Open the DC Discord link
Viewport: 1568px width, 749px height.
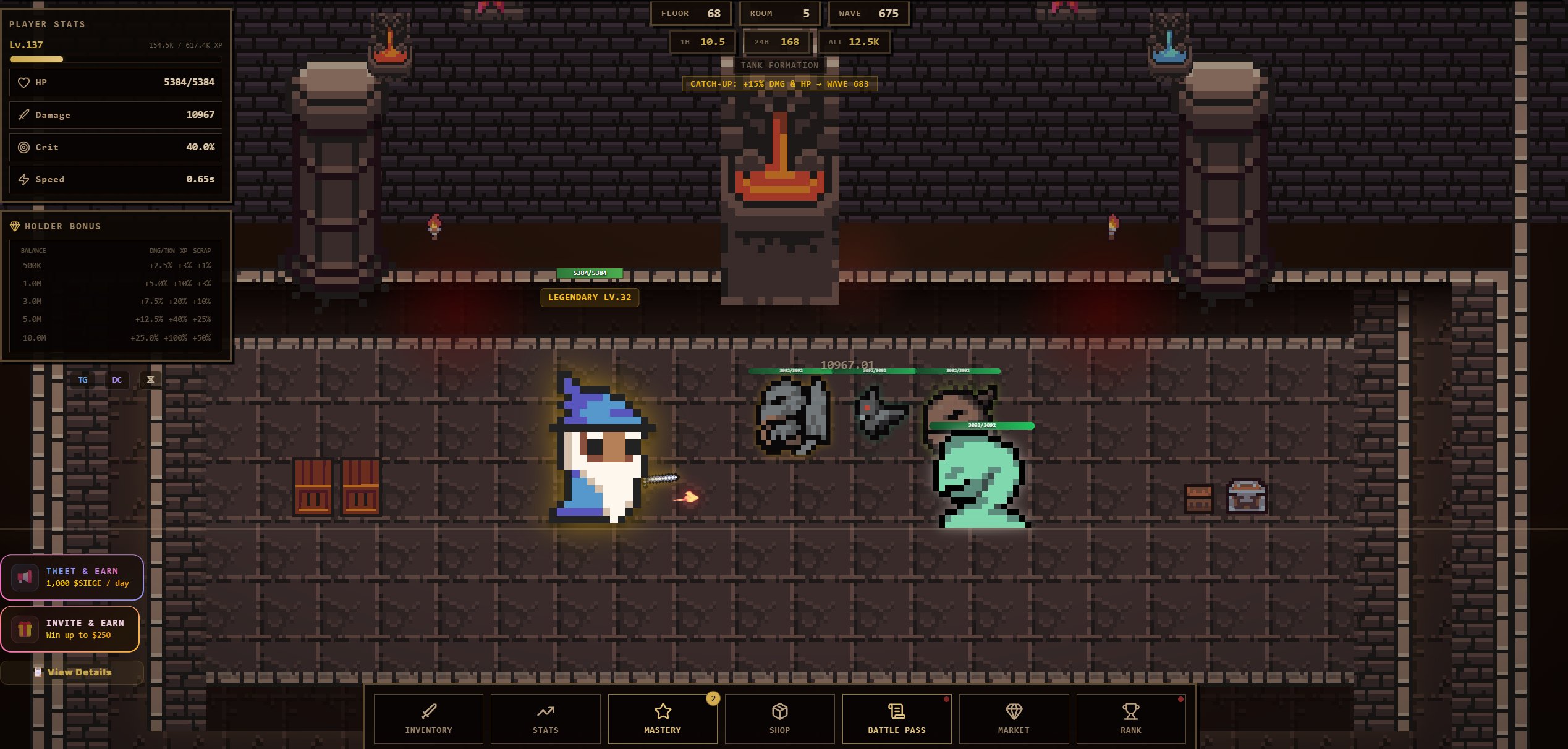(117, 380)
